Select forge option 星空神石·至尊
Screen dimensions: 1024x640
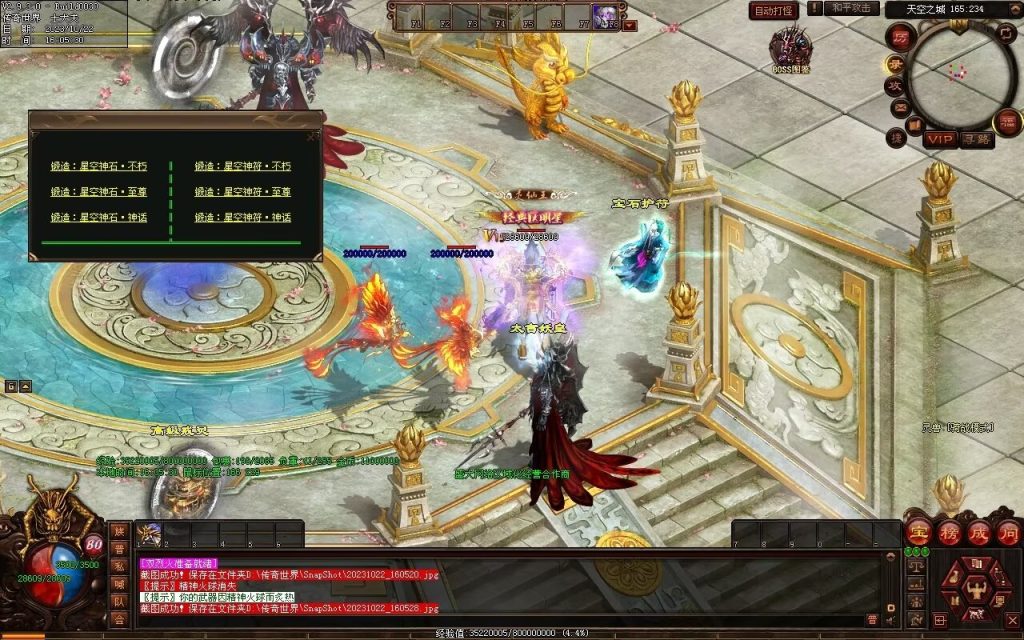[x=99, y=192]
